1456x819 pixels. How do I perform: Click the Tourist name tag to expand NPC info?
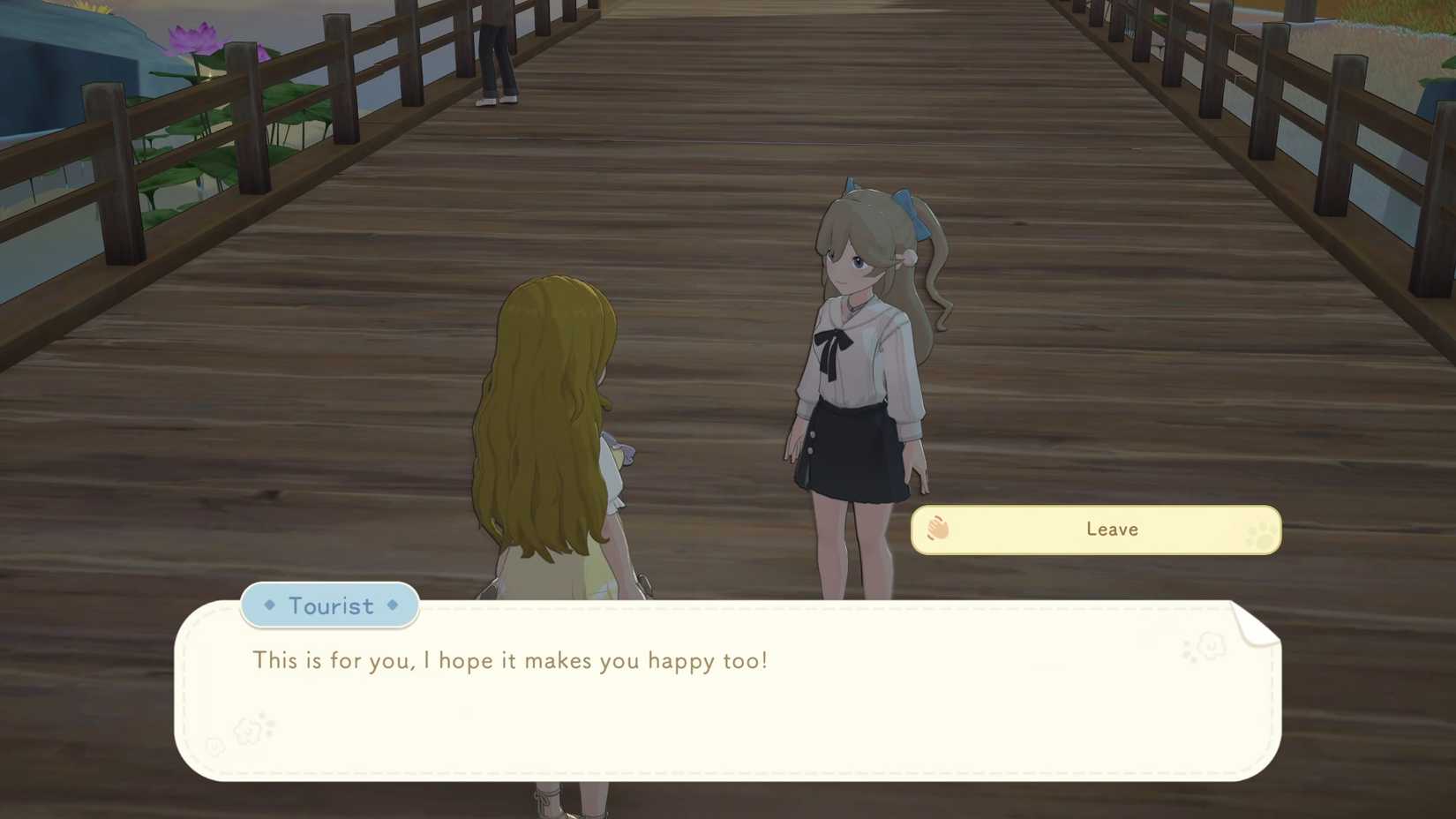(330, 605)
